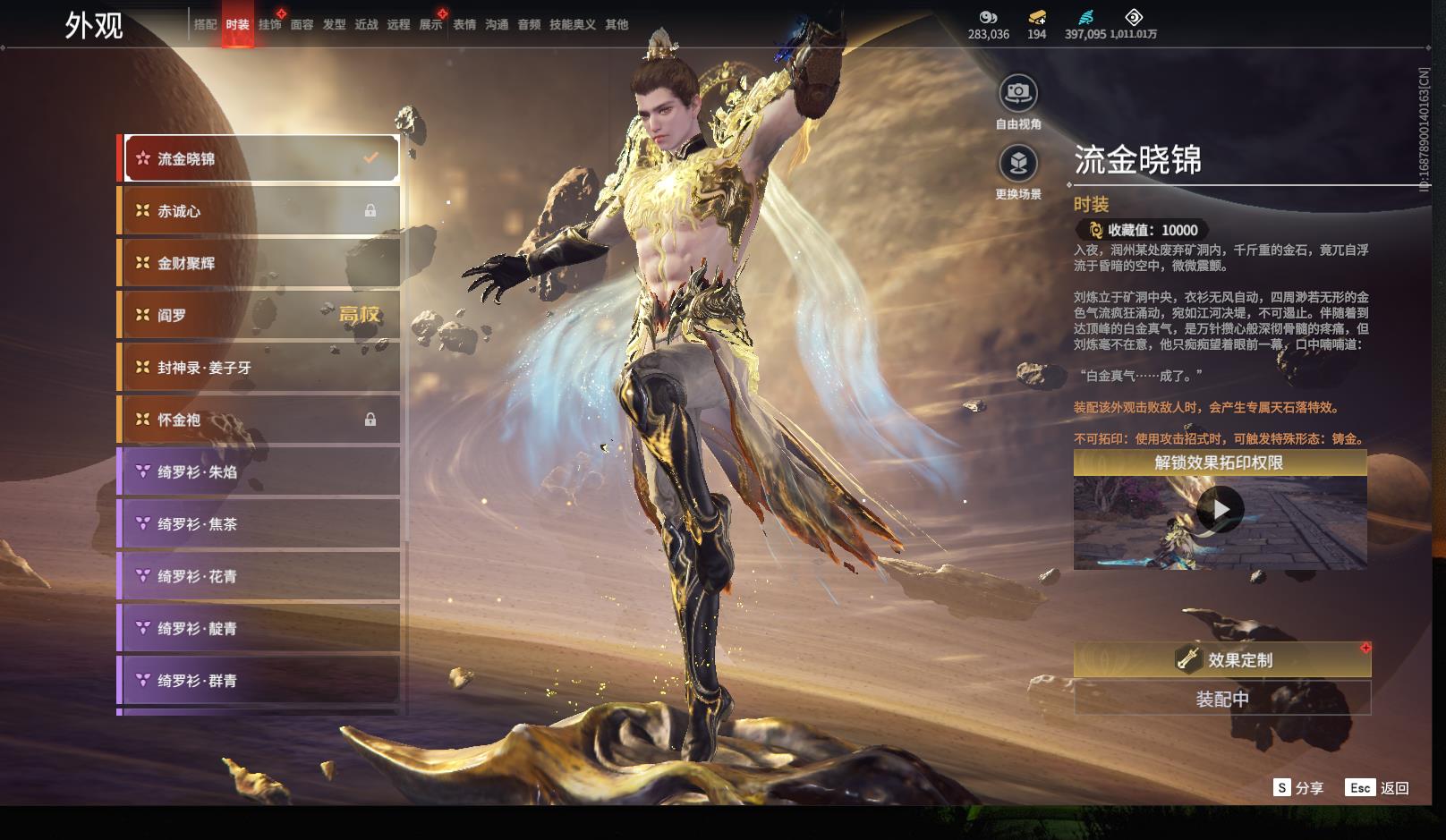Choose the 赤诚心 outfit
The height and width of the screenshot is (840, 1446).
pos(260,211)
